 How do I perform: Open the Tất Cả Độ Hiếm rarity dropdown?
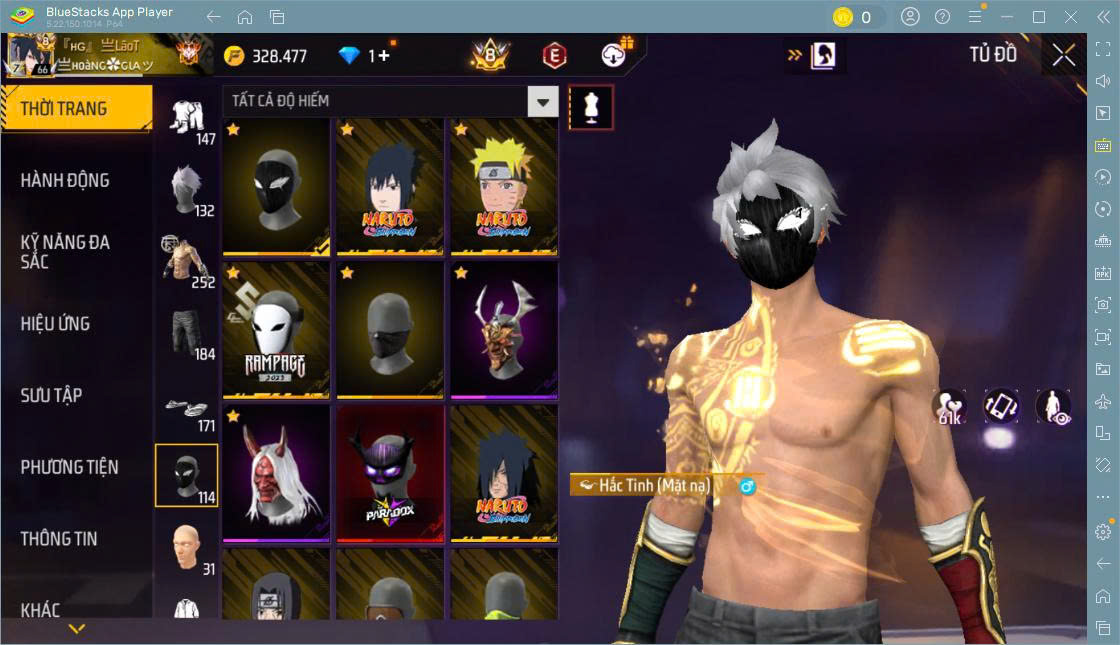point(543,101)
